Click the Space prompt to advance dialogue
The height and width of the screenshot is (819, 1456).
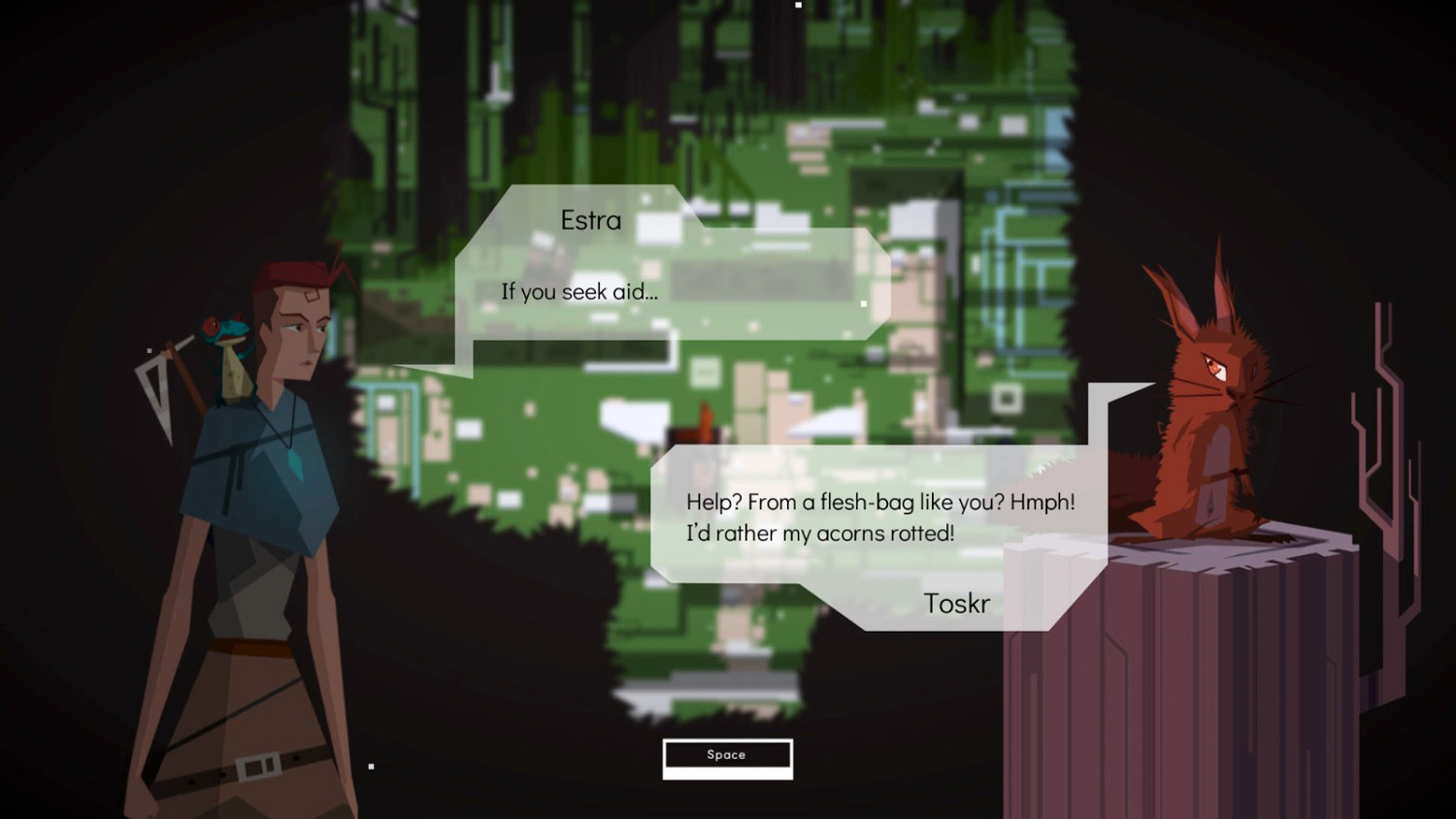click(727, 756)
